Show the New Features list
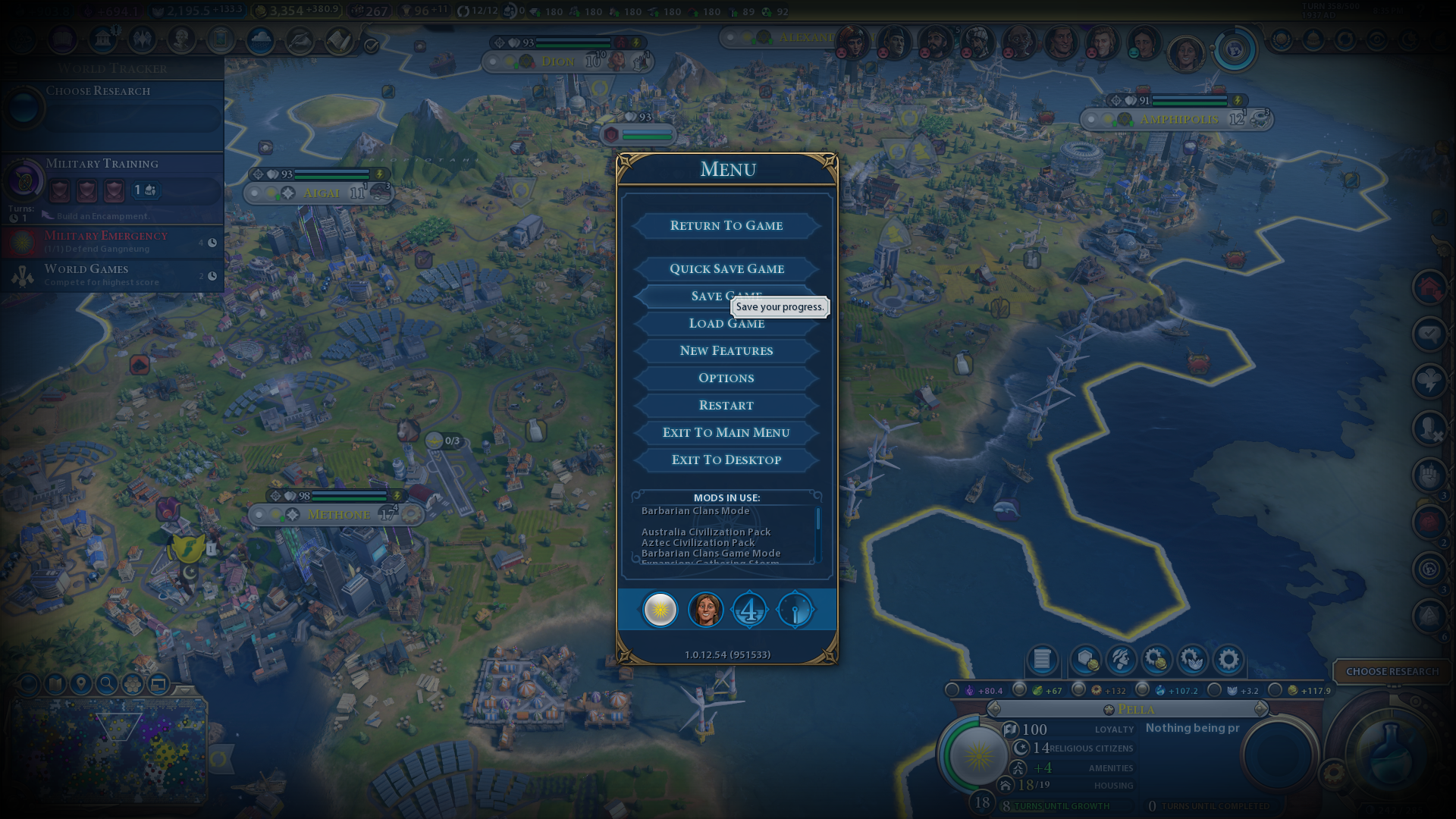This screenshot has height=819, width=1456. 726,350
